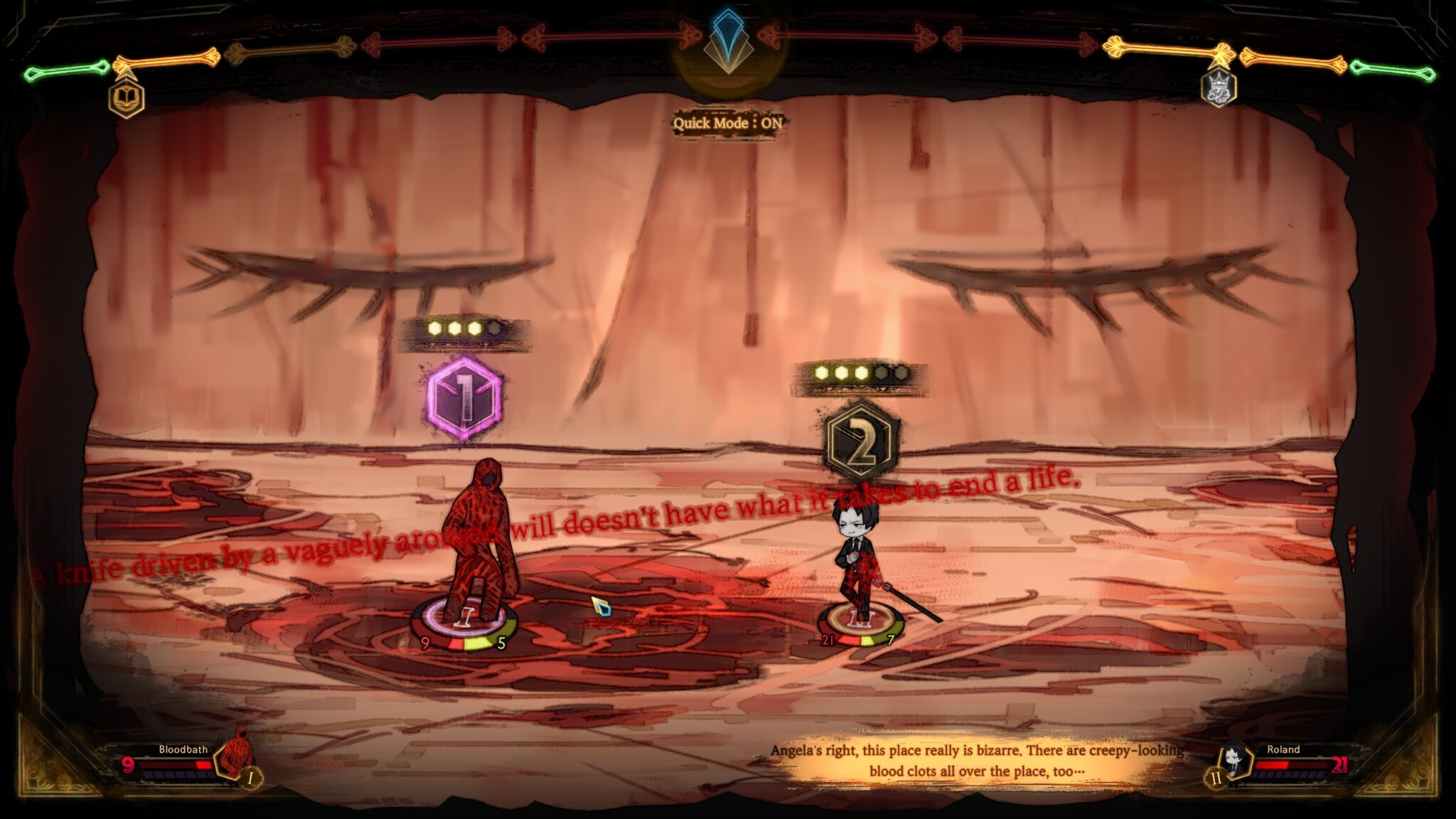The image size is (1456, 819).
Task: Select the Roland nameplate label
Action: click(1284, 749)
